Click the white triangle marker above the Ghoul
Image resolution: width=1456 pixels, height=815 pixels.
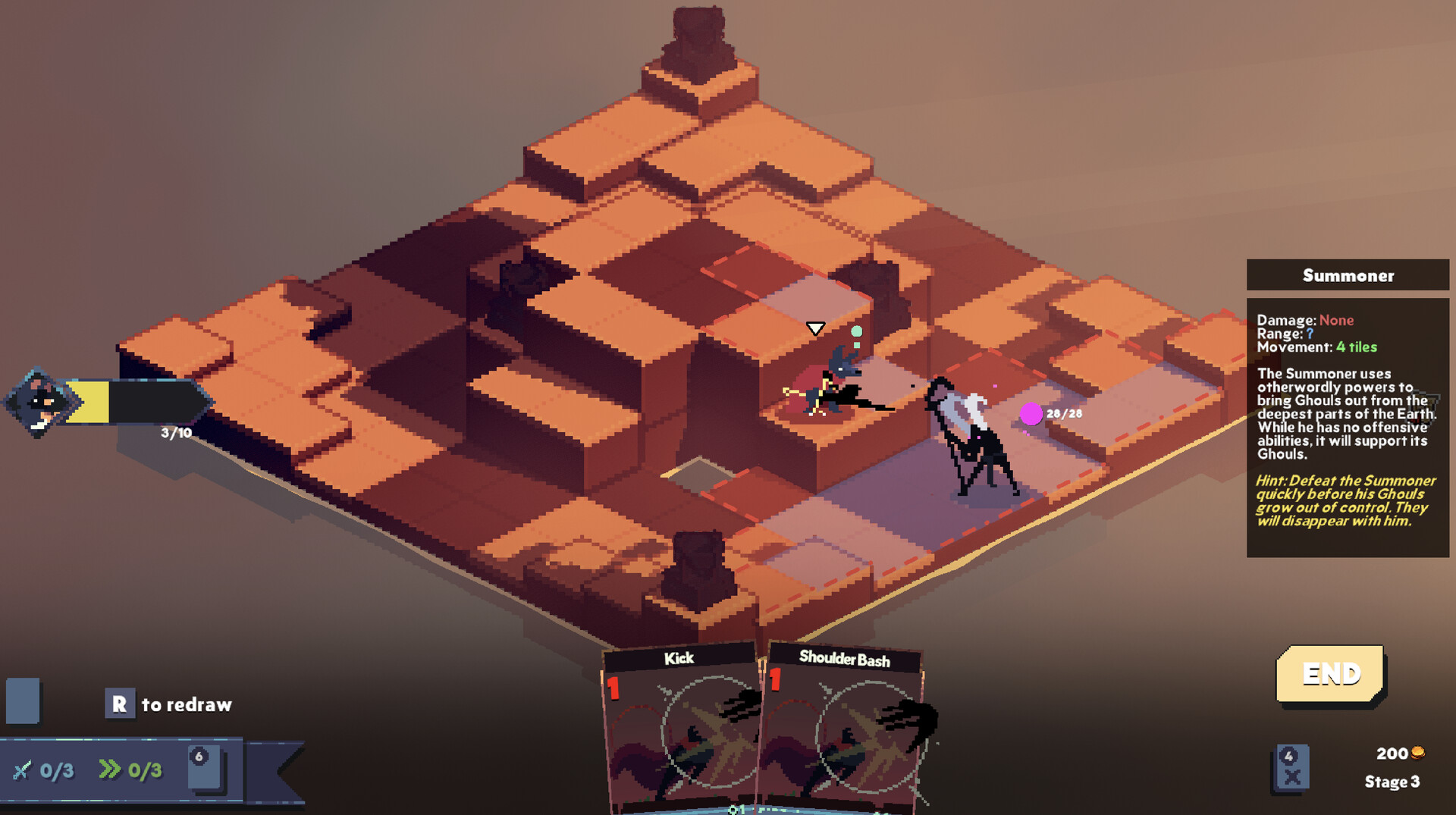pos(815,329)
